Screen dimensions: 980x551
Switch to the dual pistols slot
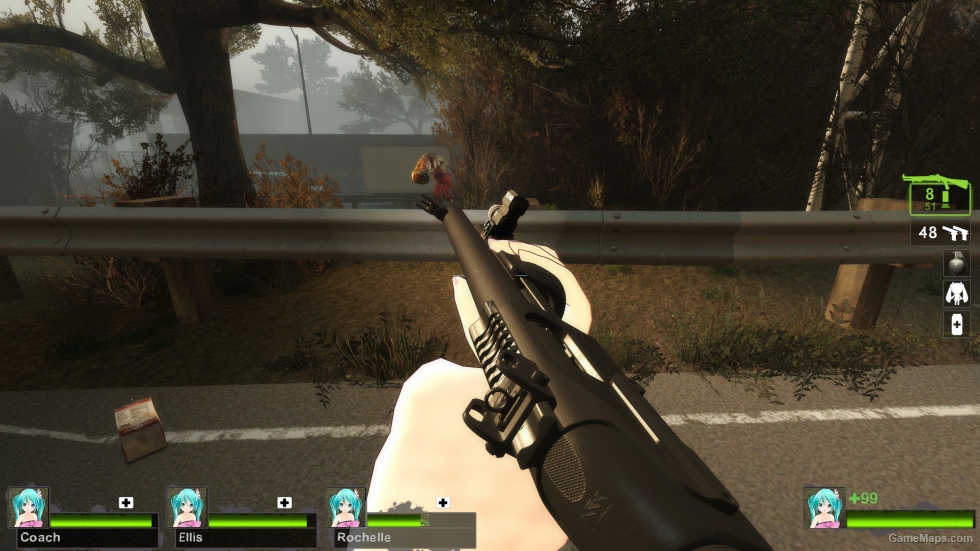pos(942,233)
